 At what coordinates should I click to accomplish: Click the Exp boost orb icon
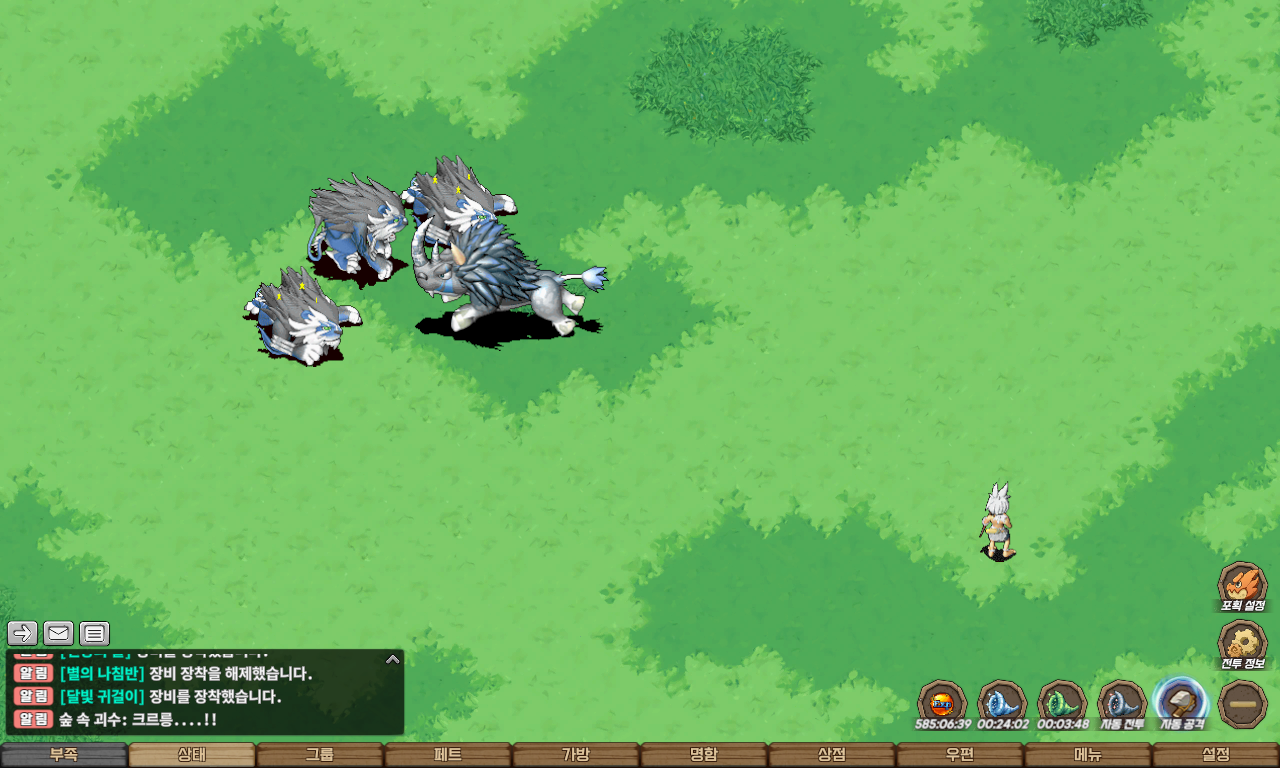click(x=941, y=702)
